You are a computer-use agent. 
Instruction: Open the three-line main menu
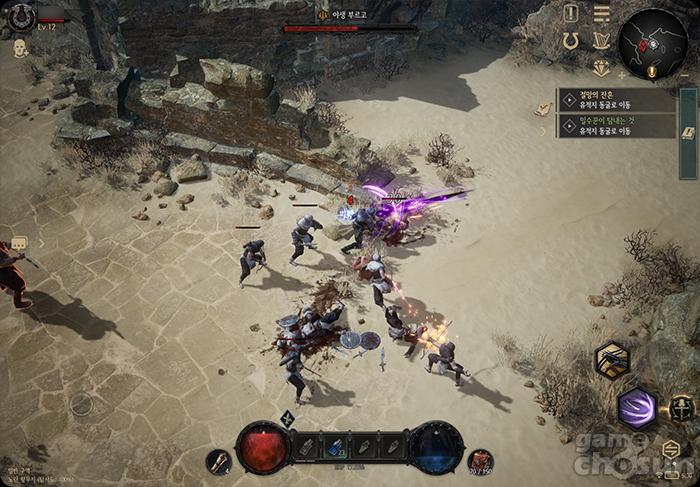point(601,13)
